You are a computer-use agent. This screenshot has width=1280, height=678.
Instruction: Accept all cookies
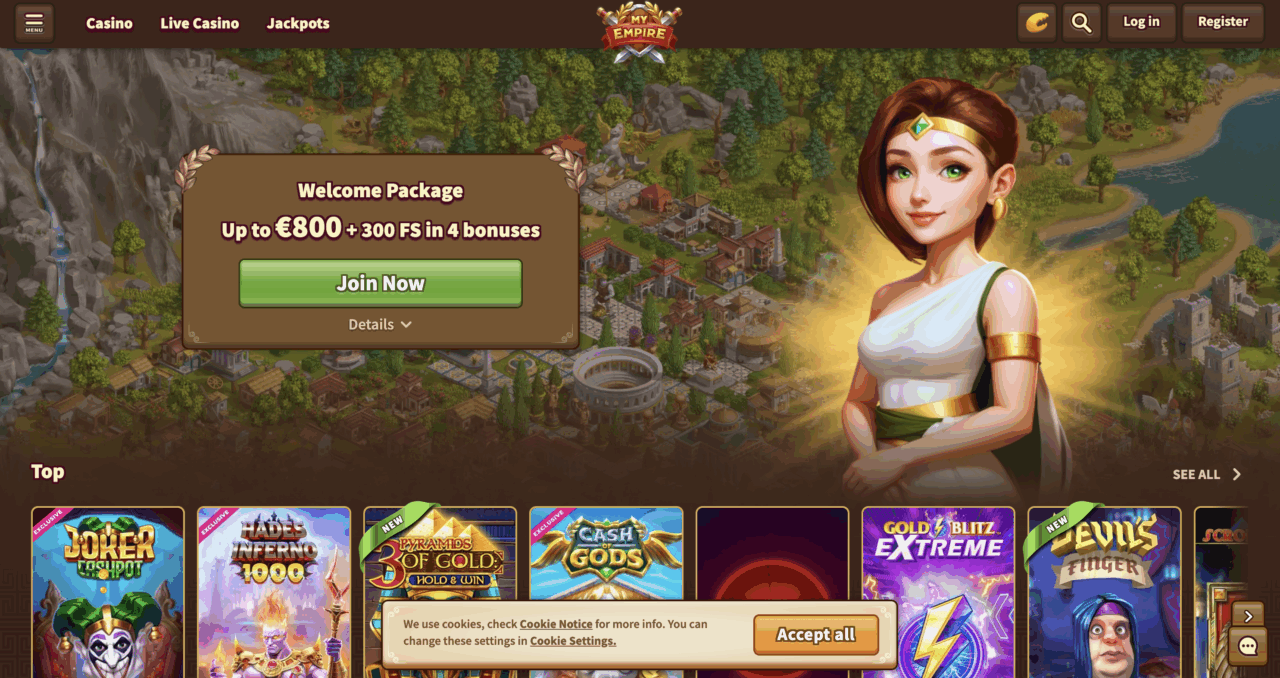click(x=816, y=635)
